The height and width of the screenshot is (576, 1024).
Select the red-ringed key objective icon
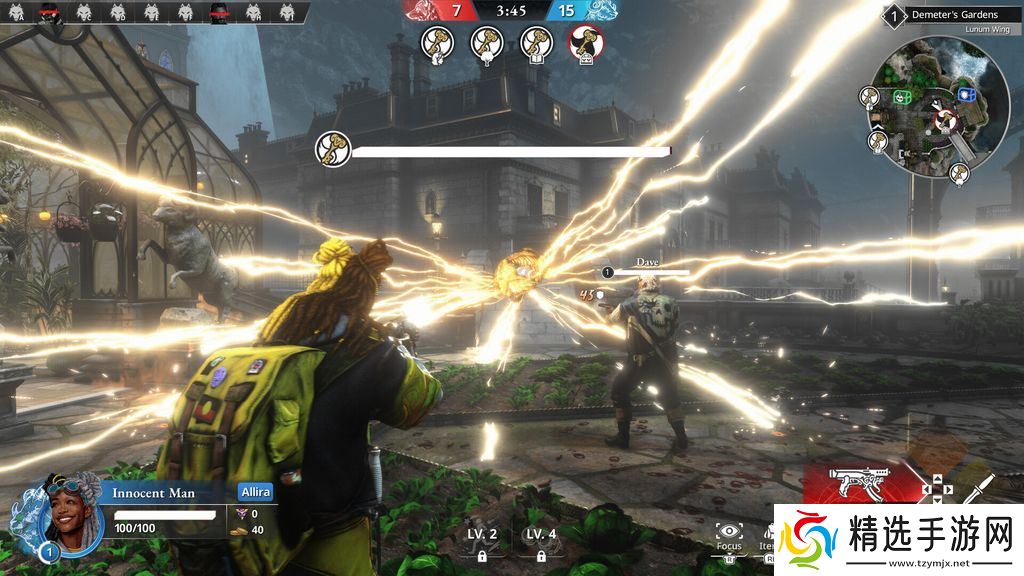585,43
